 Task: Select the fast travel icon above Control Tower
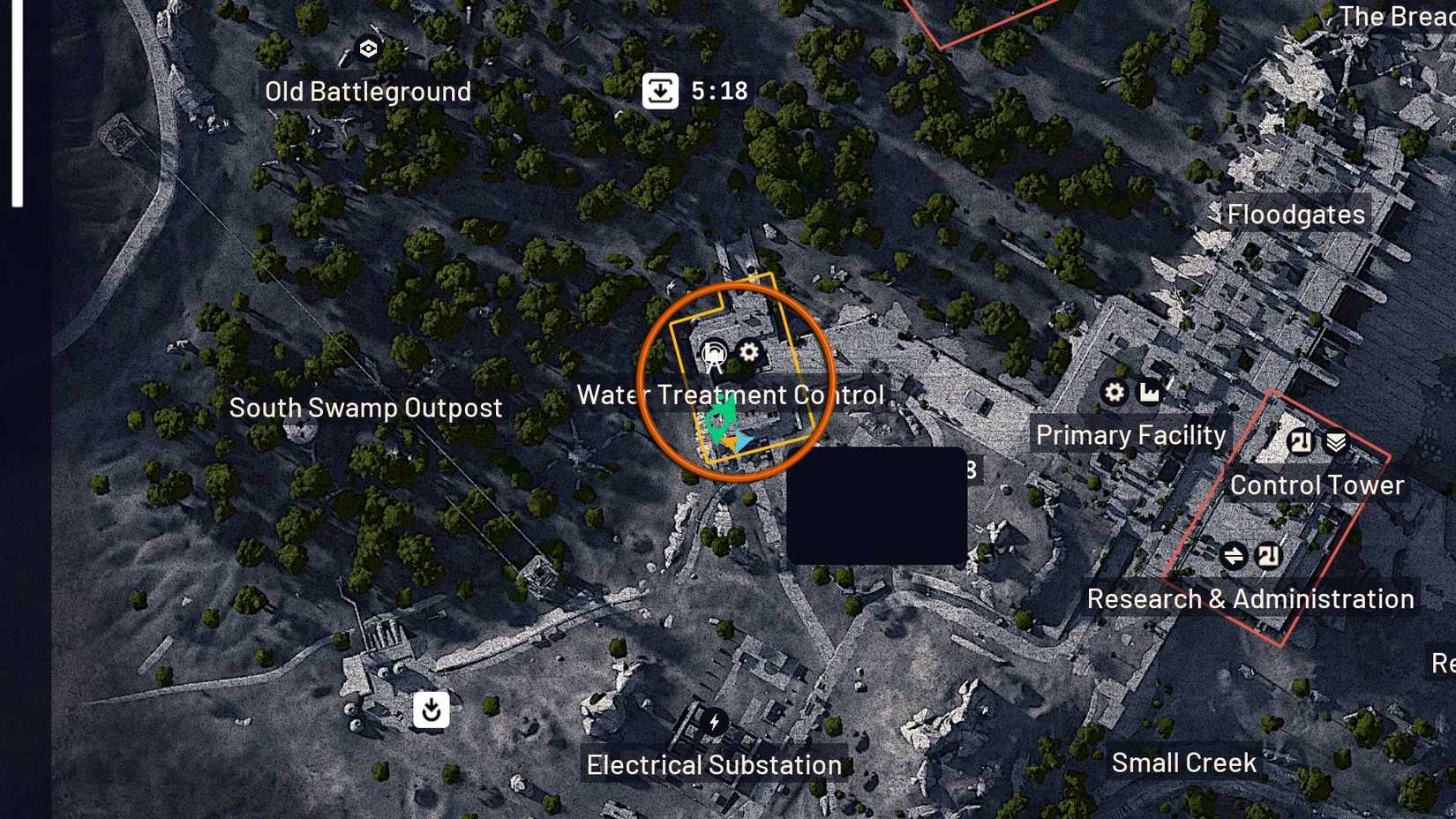click(x=1300, y=443)
